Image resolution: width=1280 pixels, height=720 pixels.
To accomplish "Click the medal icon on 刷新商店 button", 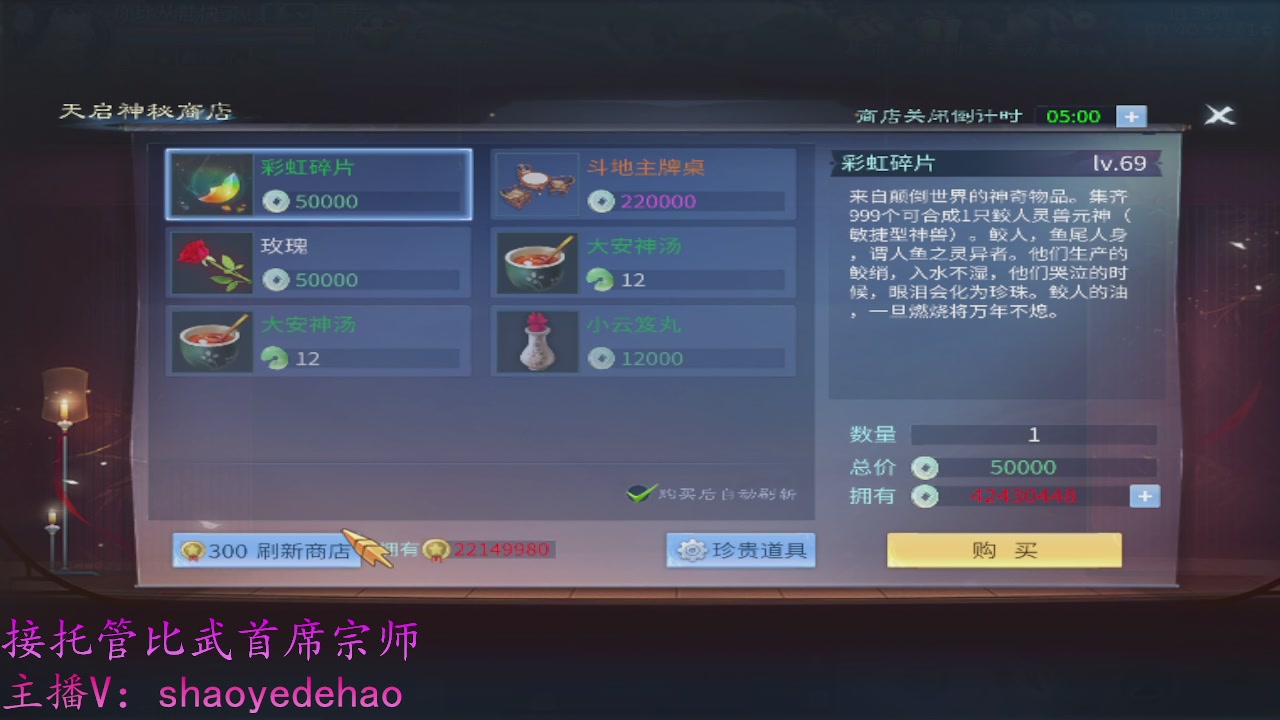I will coord(191,549).
